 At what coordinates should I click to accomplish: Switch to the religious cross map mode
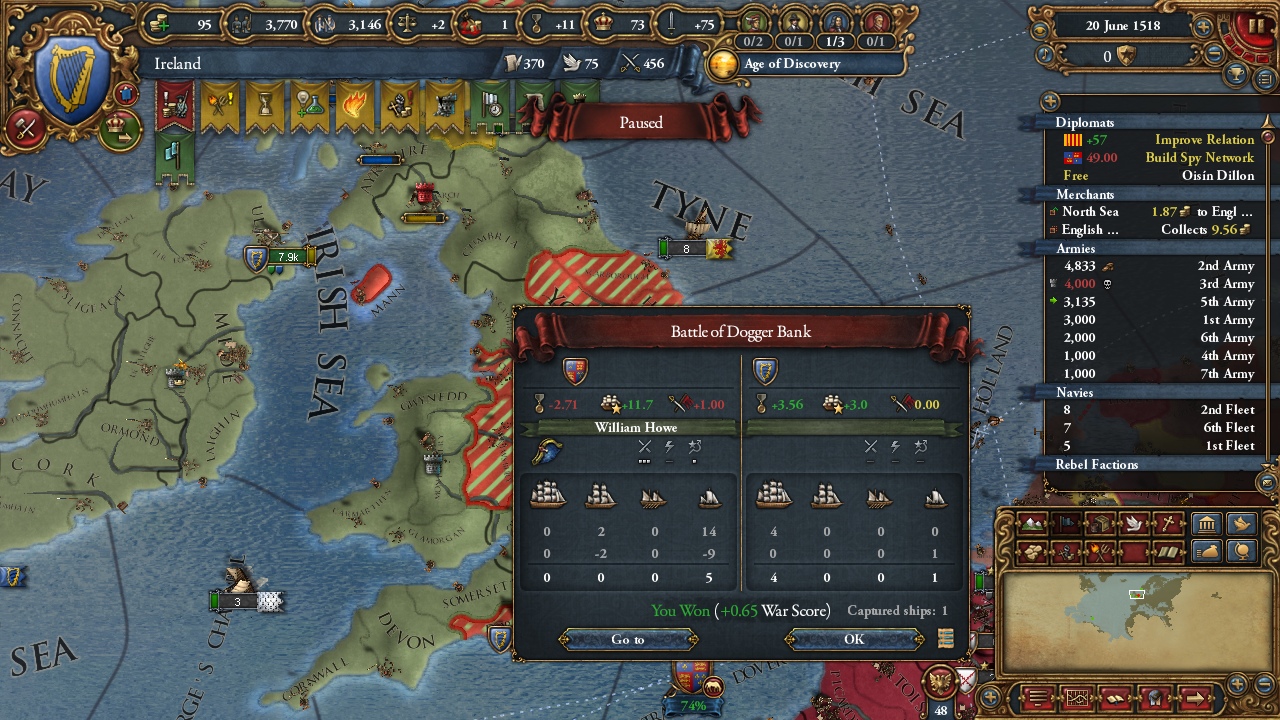point(1167,524)
